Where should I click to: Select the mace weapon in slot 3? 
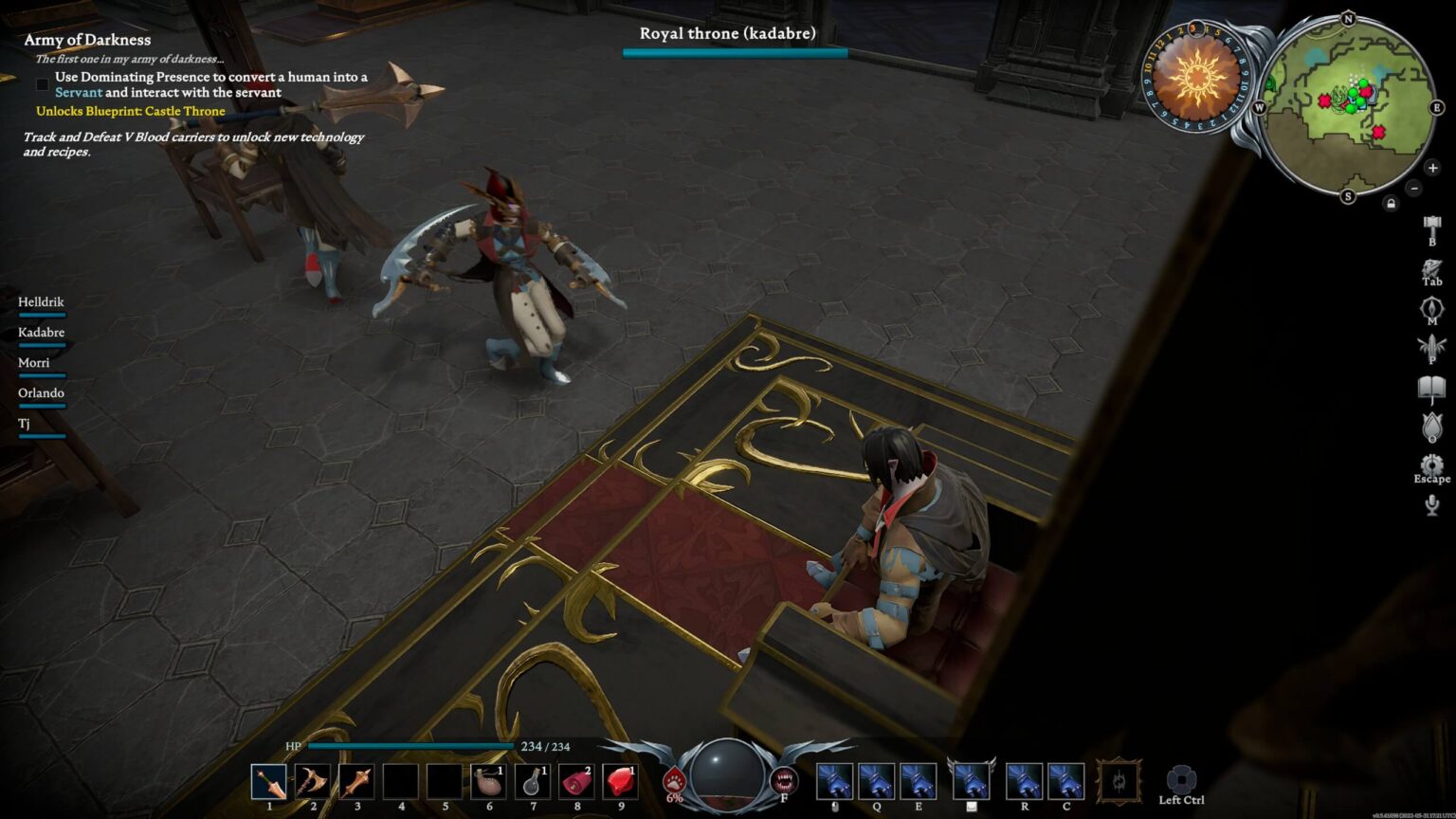[x=356, y=782]
